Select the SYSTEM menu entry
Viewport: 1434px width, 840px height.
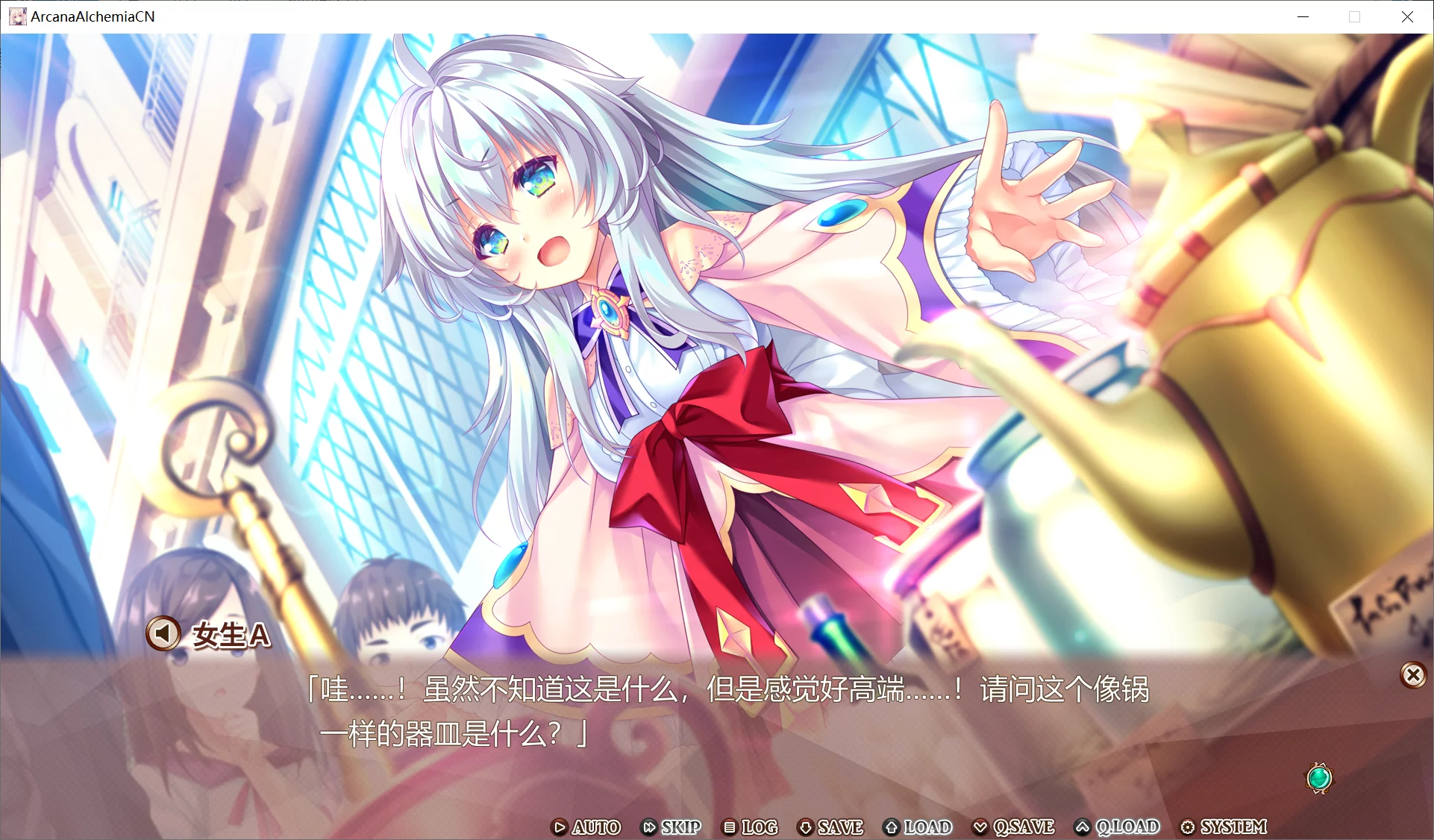point(1233,827)
